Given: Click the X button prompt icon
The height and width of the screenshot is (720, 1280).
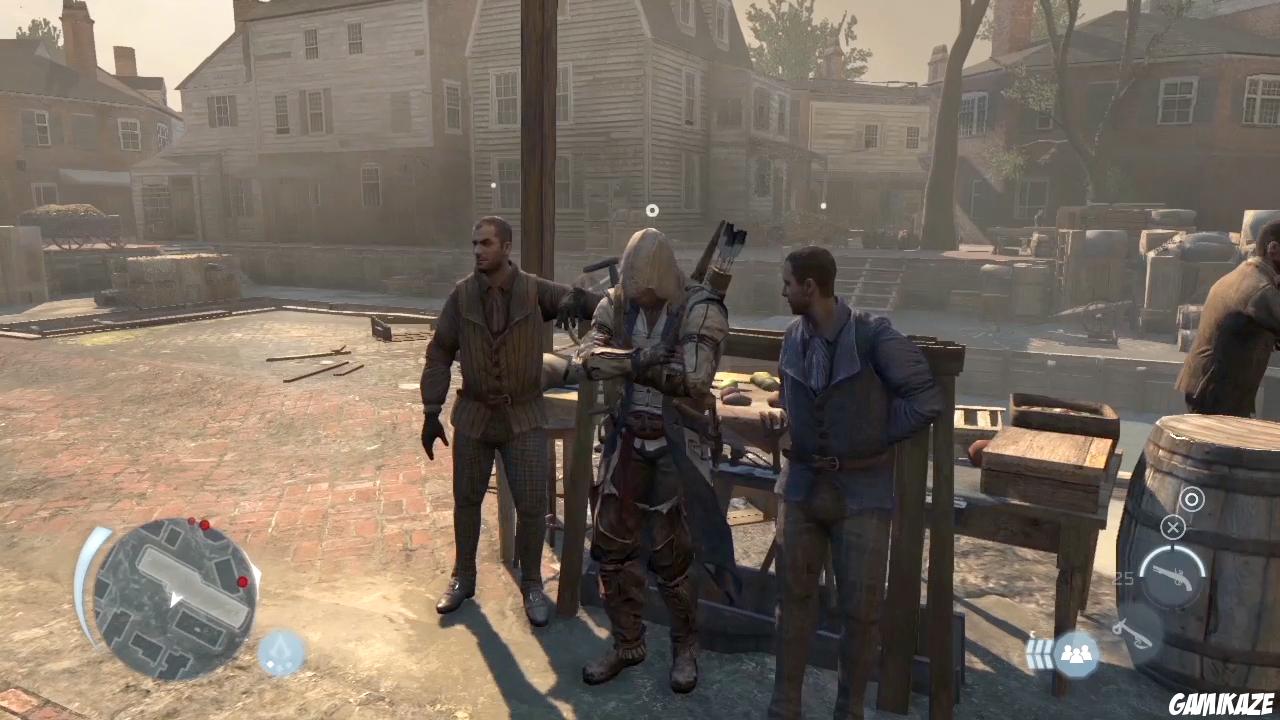Looking at the screenshot, I should click(1172, 526).
